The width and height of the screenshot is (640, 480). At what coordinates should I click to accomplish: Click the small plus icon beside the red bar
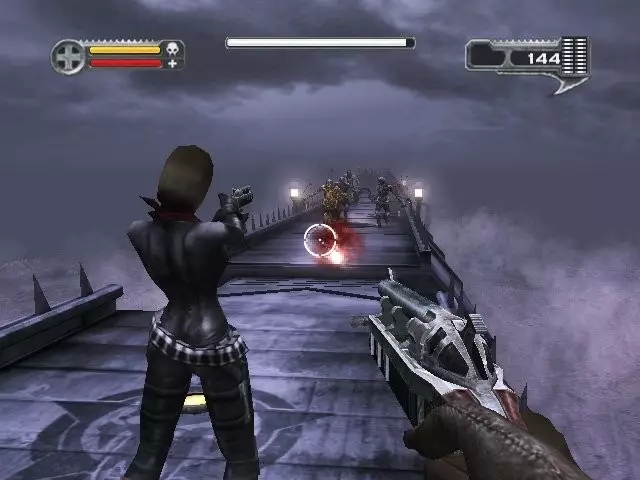(172, 64)
